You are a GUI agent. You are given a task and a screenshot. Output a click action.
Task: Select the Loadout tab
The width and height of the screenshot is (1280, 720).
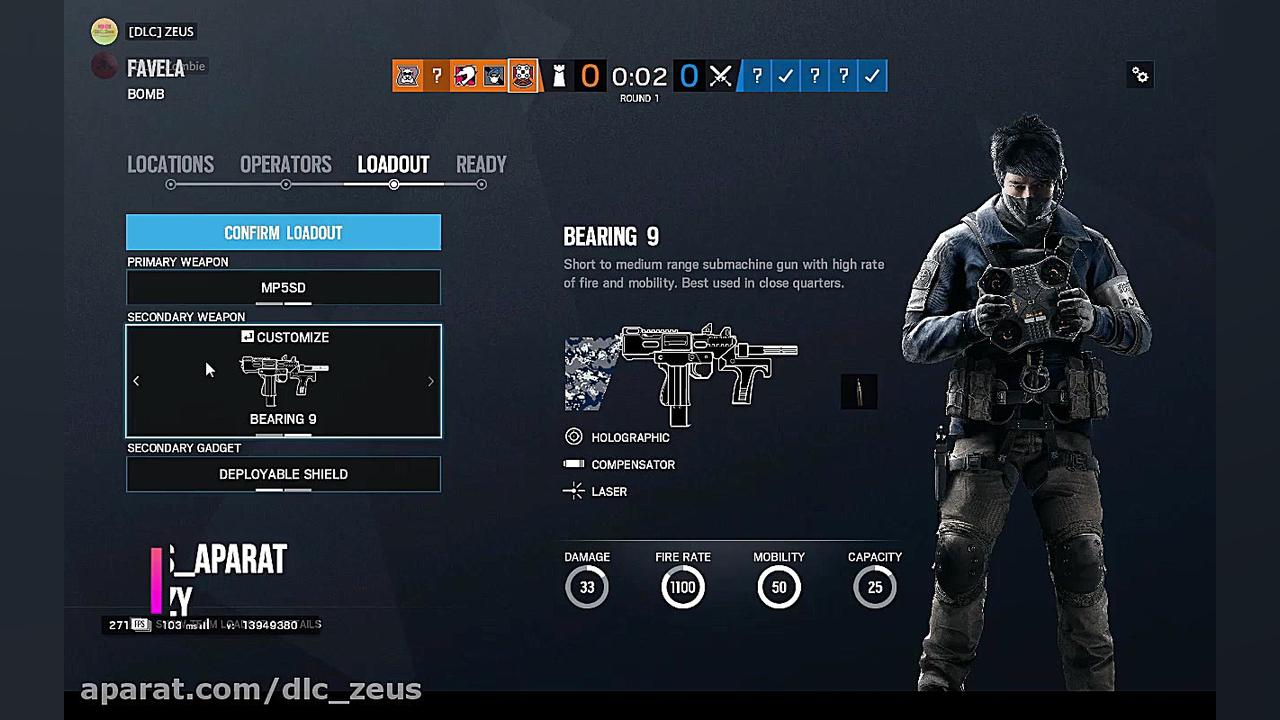point(393,165)
